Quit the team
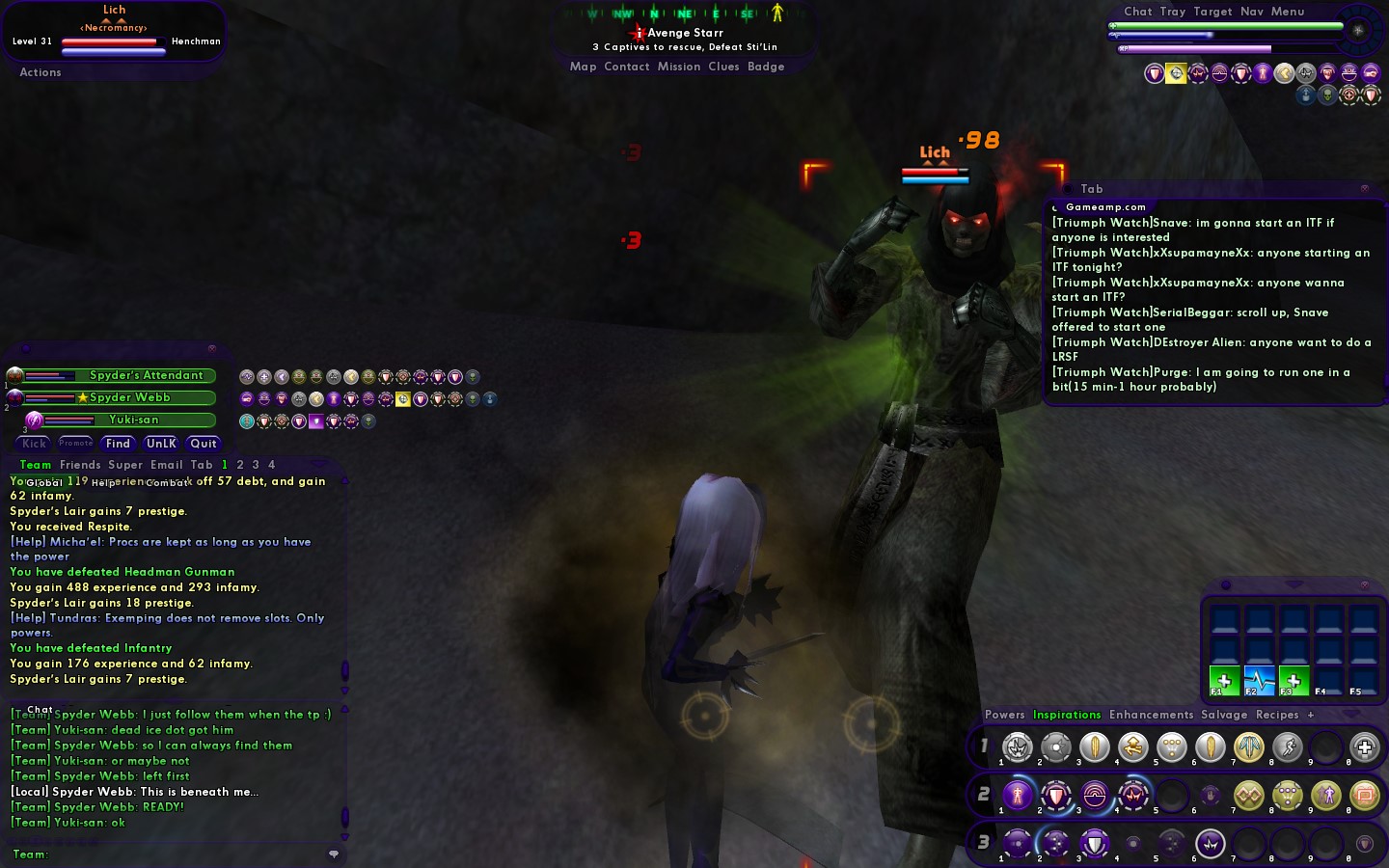1389x868 pixels. (x=204, y=444)
